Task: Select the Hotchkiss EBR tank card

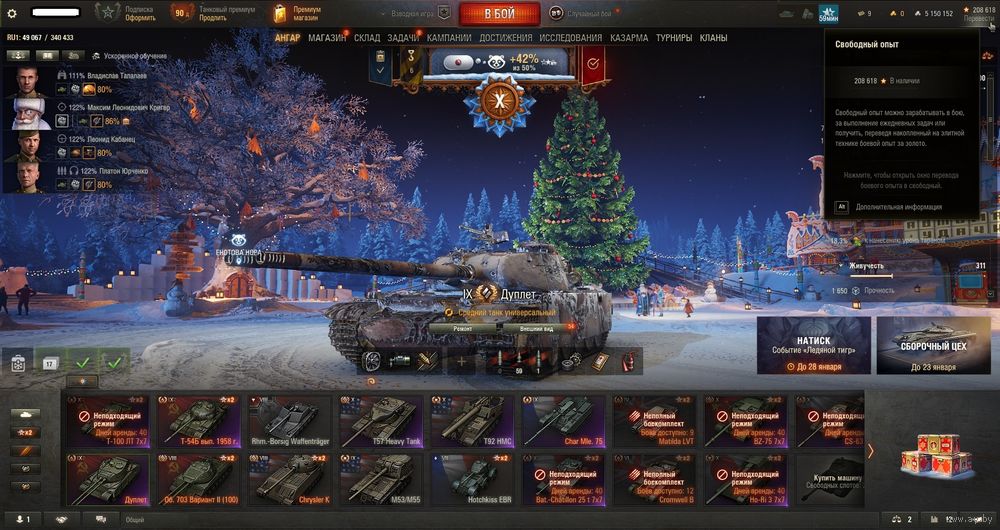Action: (473, 478)
